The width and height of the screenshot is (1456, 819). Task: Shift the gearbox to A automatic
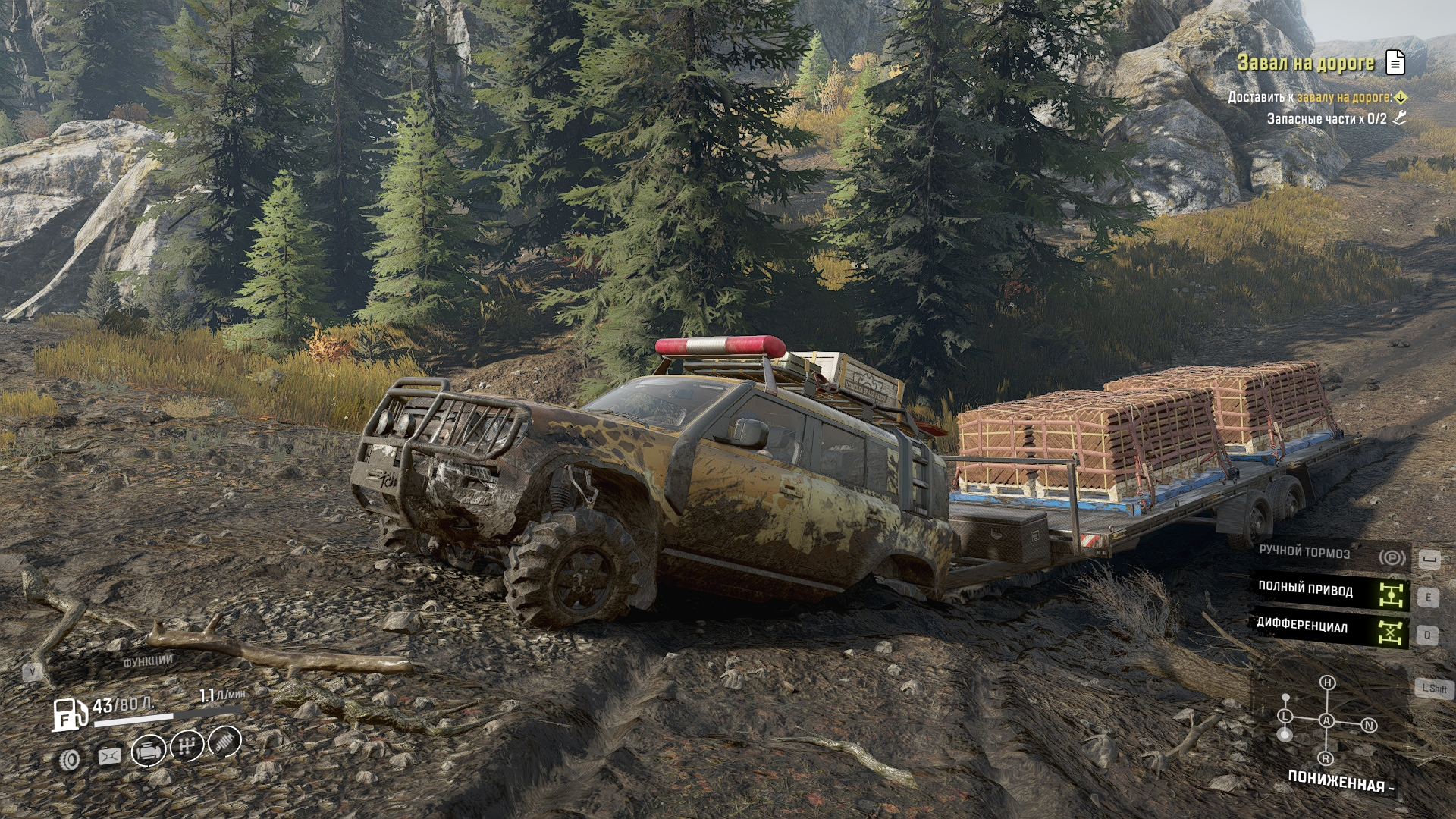point(1326,720)
